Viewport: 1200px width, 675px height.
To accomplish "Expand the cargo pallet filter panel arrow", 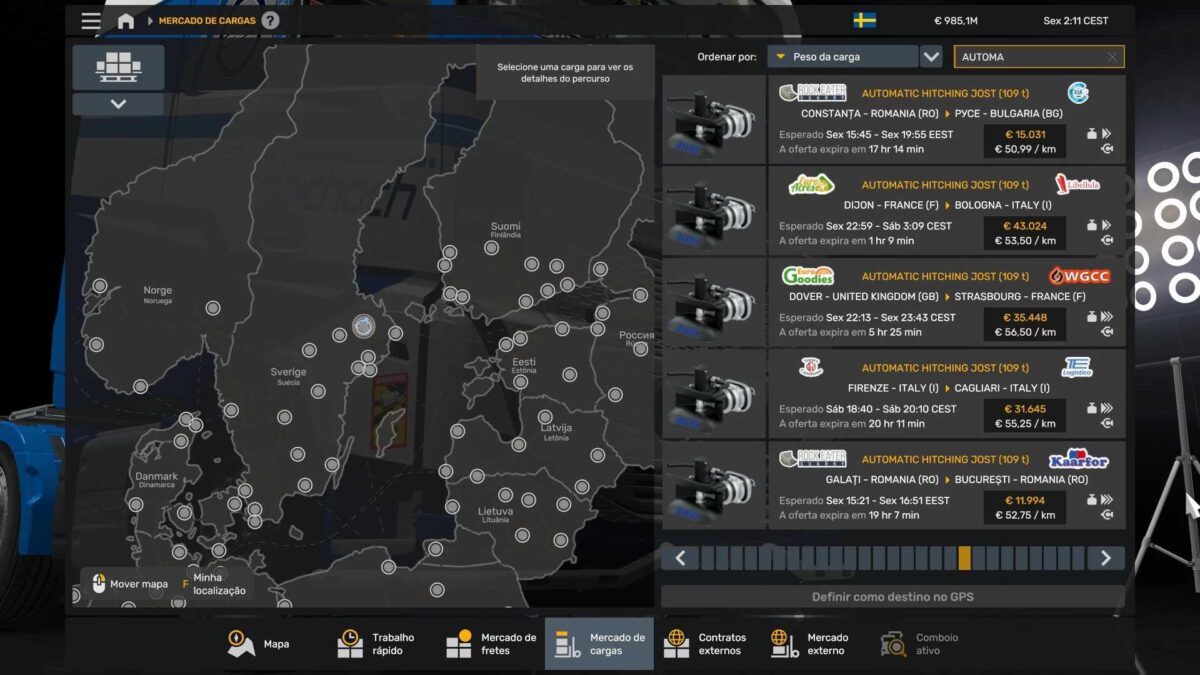I will point(118,104).
